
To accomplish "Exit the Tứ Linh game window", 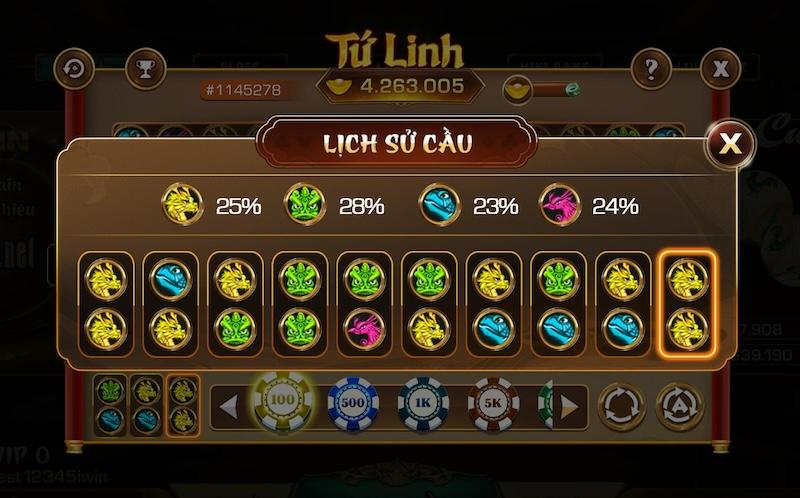I will click(x=720, y=69).
